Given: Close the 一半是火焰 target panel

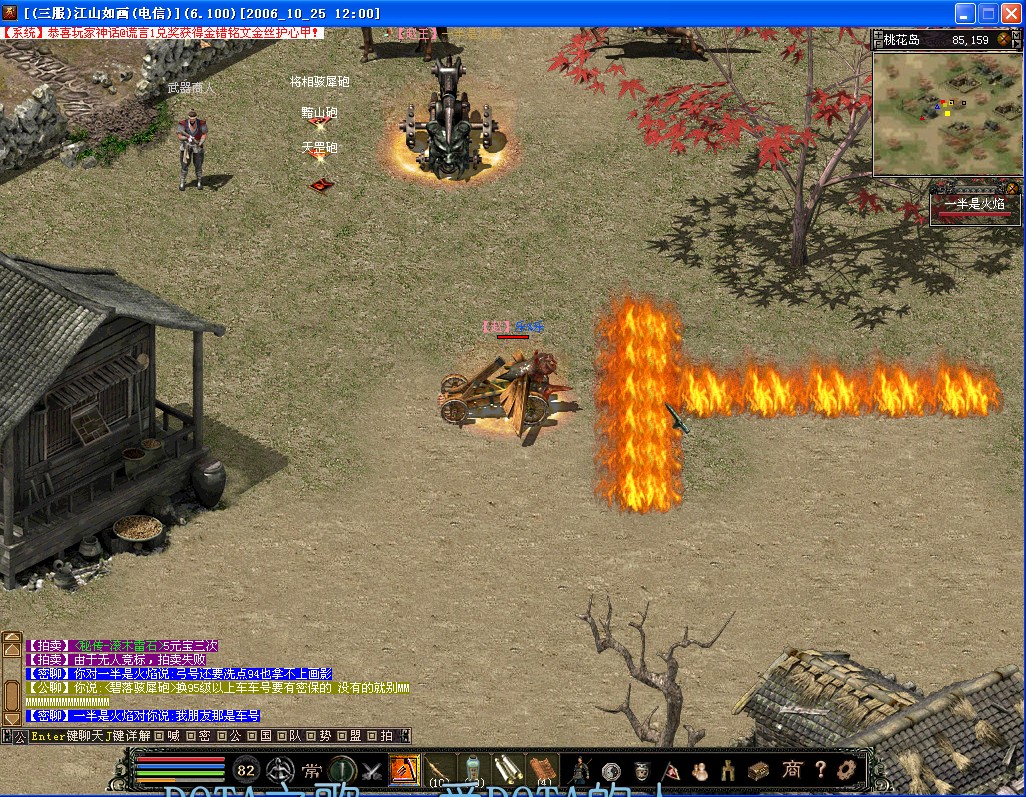Looking at the screenshot, I should coord(1012,188).
